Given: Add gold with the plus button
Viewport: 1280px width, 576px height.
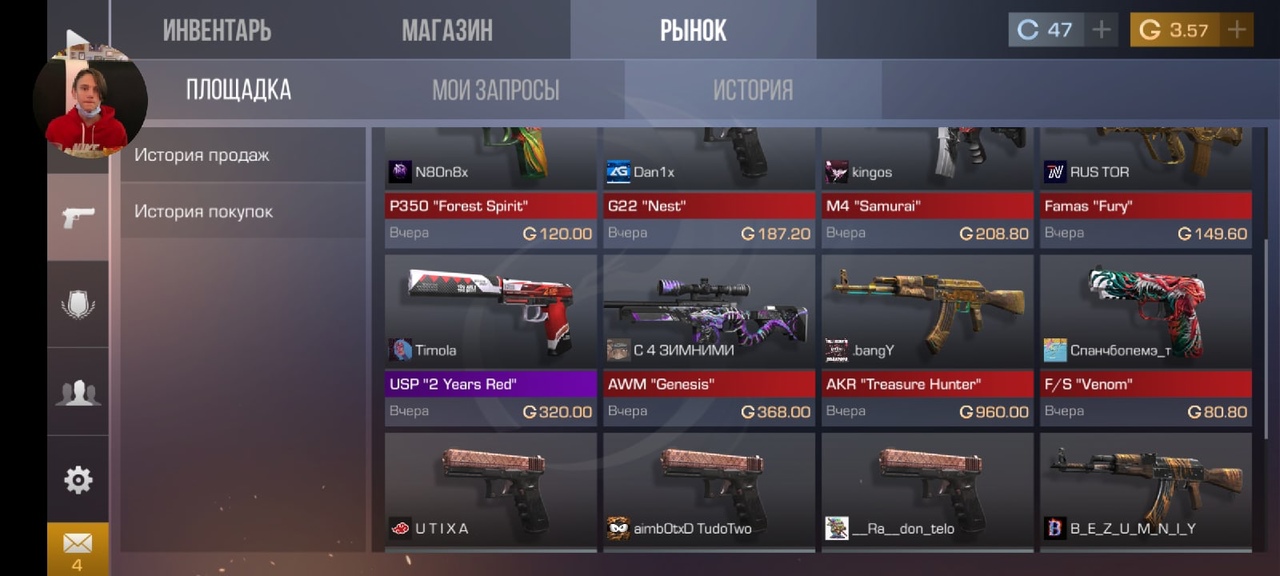Looking at the screenshot, I should pyautogui.click(x=1237, y=30).
